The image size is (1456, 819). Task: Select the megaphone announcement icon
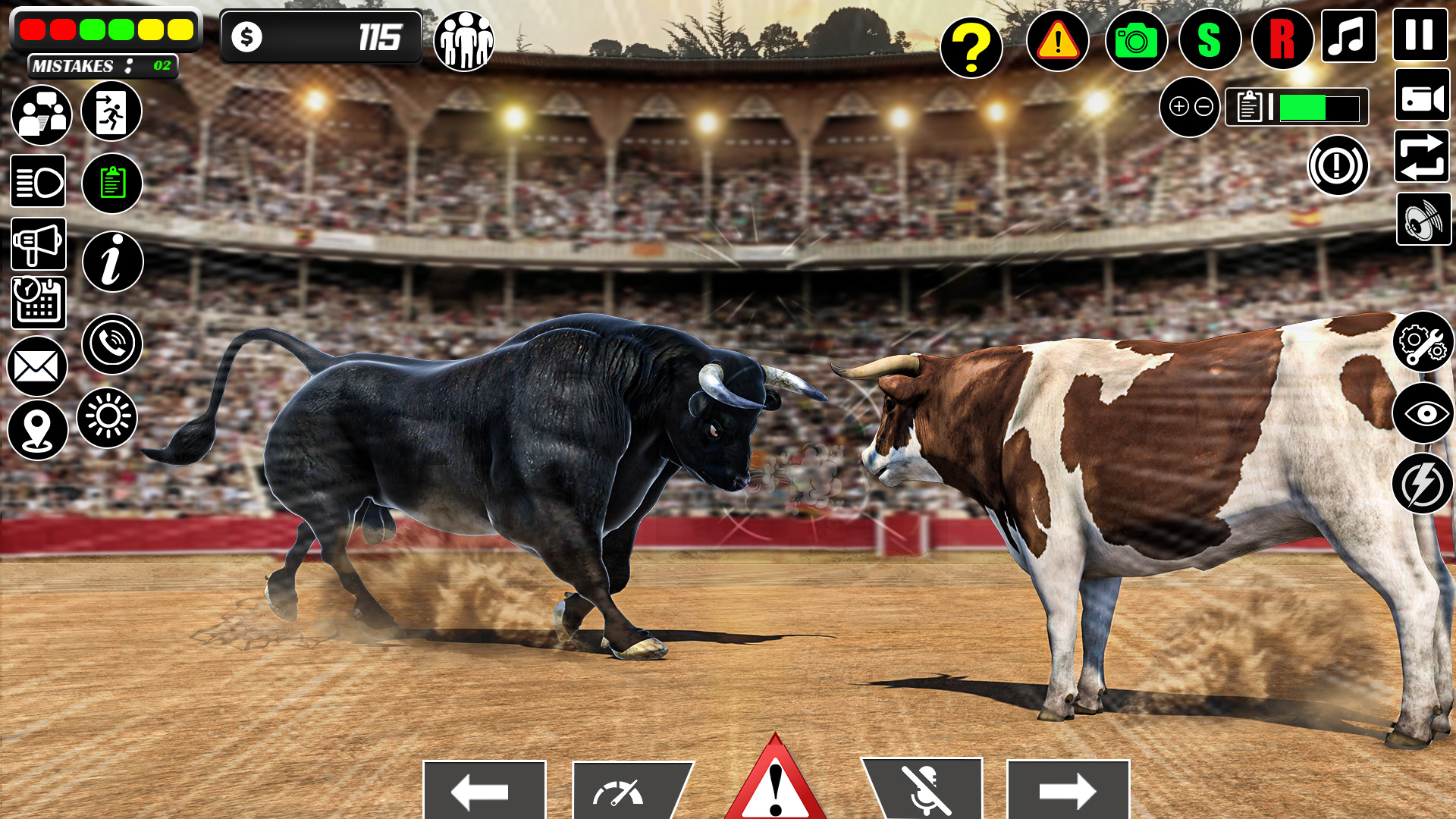(x=38, y=243)
